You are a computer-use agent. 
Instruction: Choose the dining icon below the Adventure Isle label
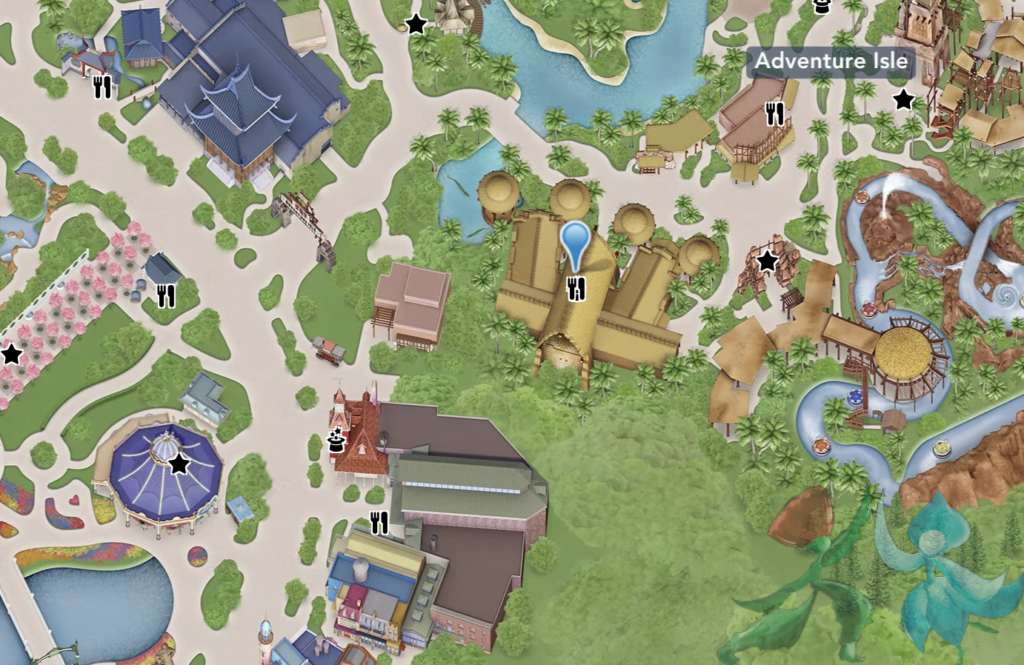click(775, 115)
